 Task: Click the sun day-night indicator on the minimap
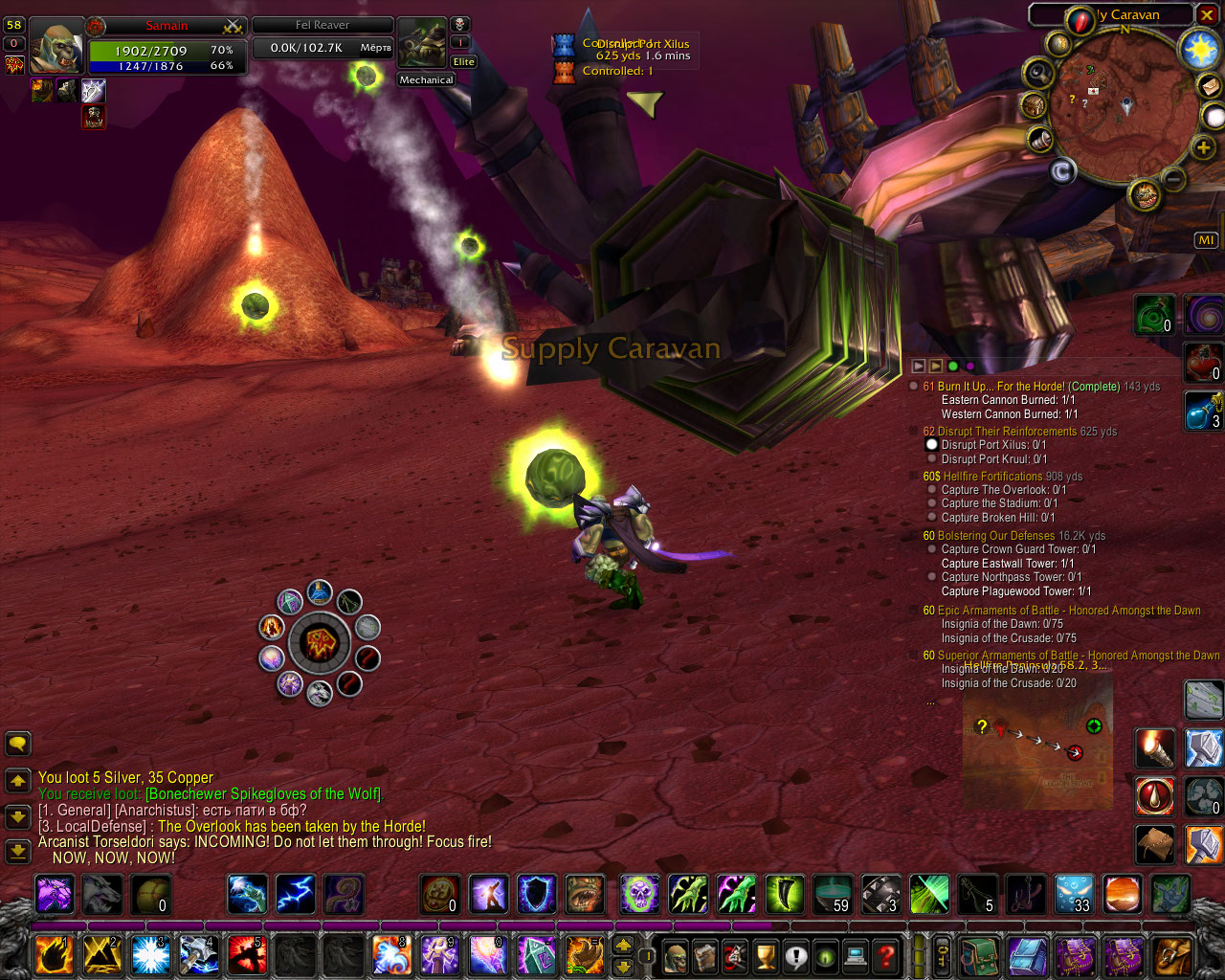click(x=1198, y=48)
